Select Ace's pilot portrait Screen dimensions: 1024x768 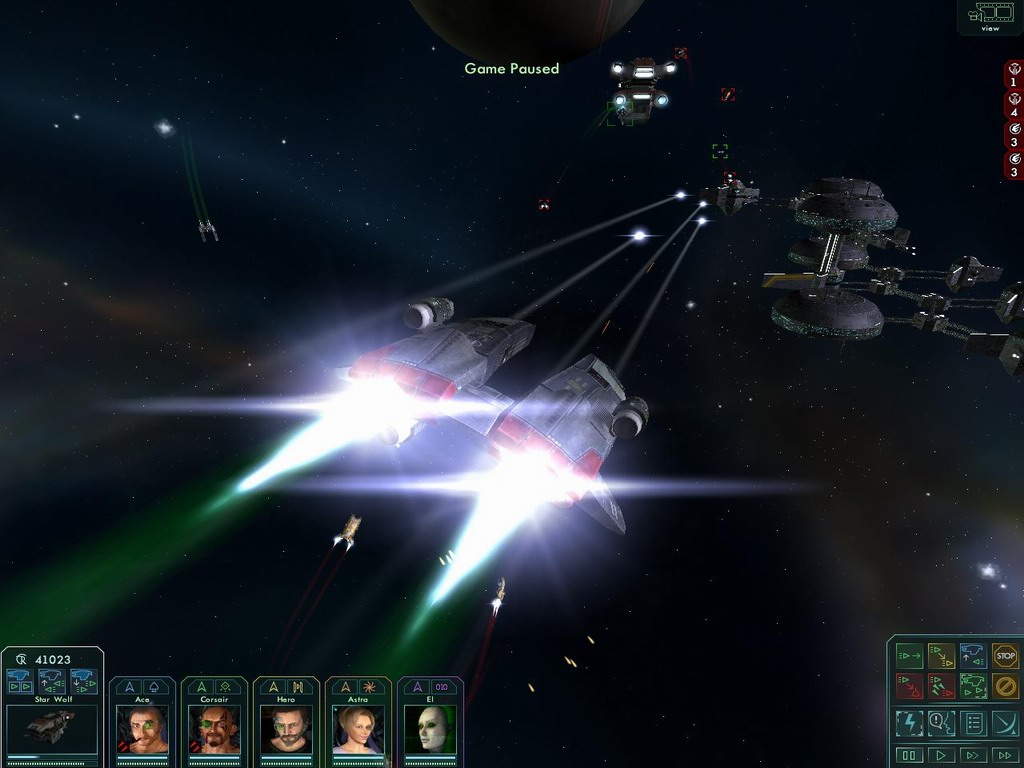[142, 728]
